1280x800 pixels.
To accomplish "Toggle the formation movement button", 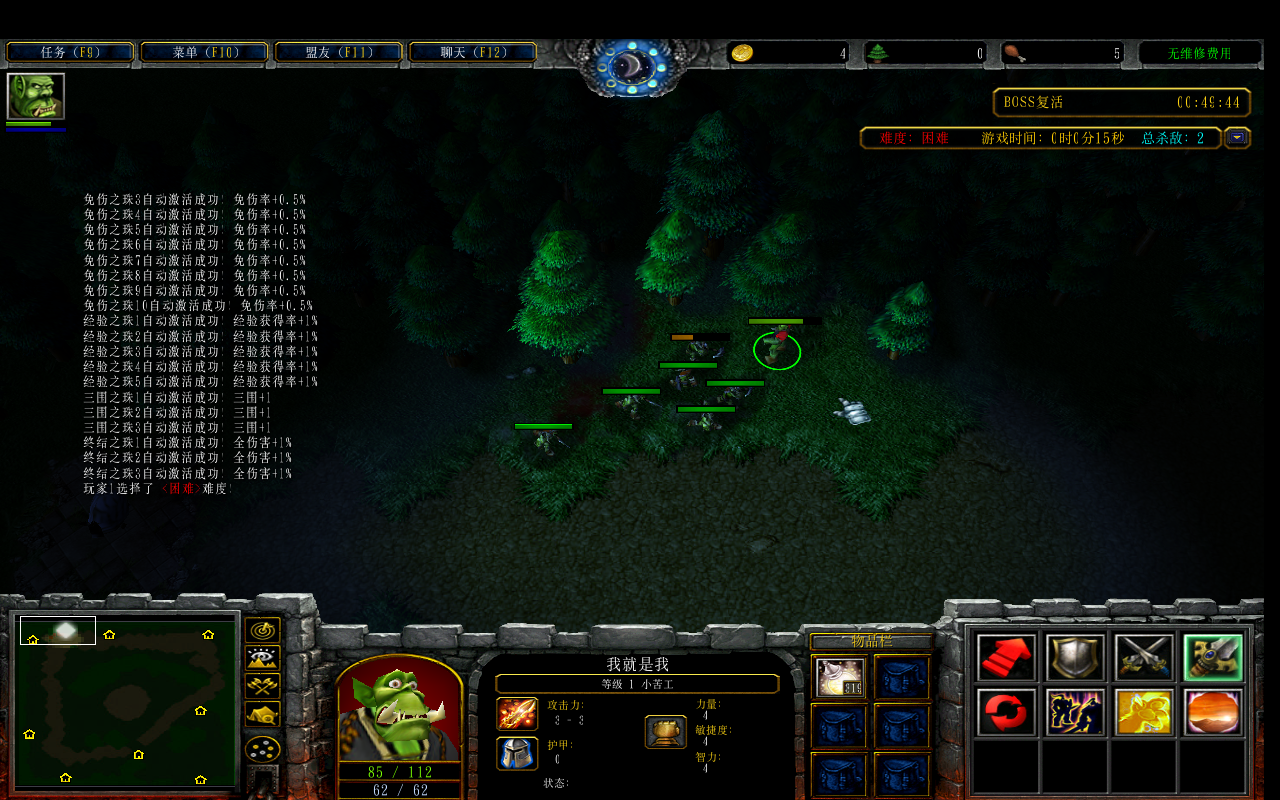I will pyautogui.click(x=262, y=748).
